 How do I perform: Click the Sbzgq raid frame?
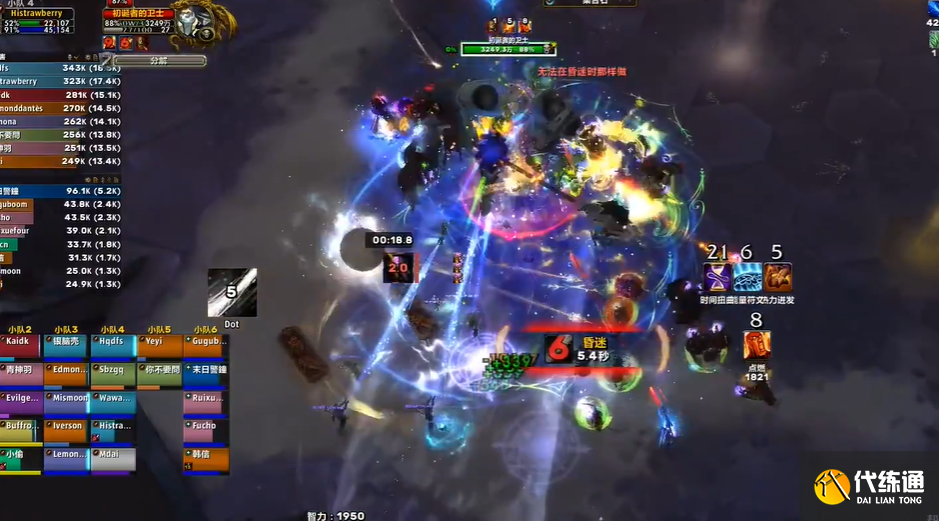(112, 373)
